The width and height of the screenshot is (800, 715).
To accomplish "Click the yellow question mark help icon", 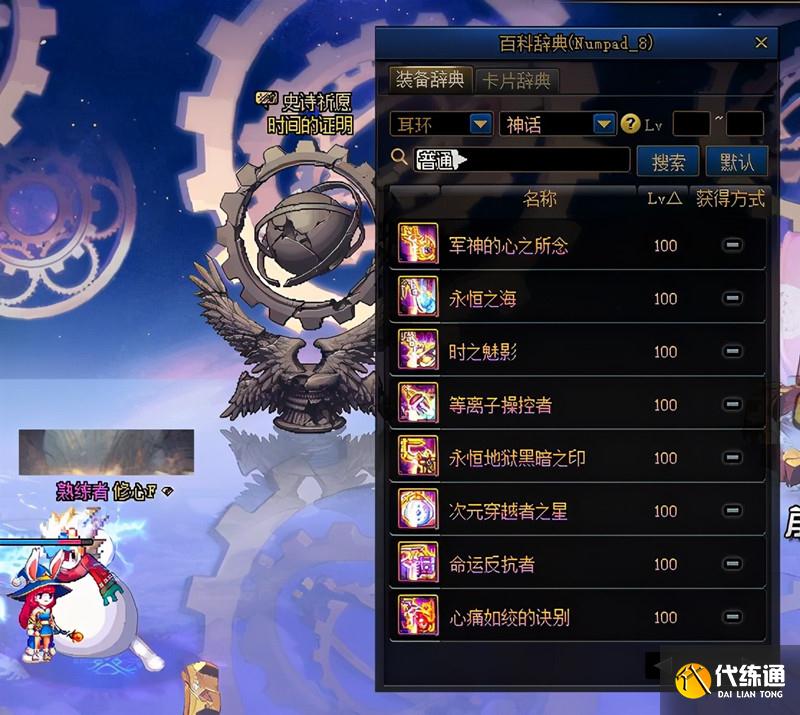I will [630, 124].
